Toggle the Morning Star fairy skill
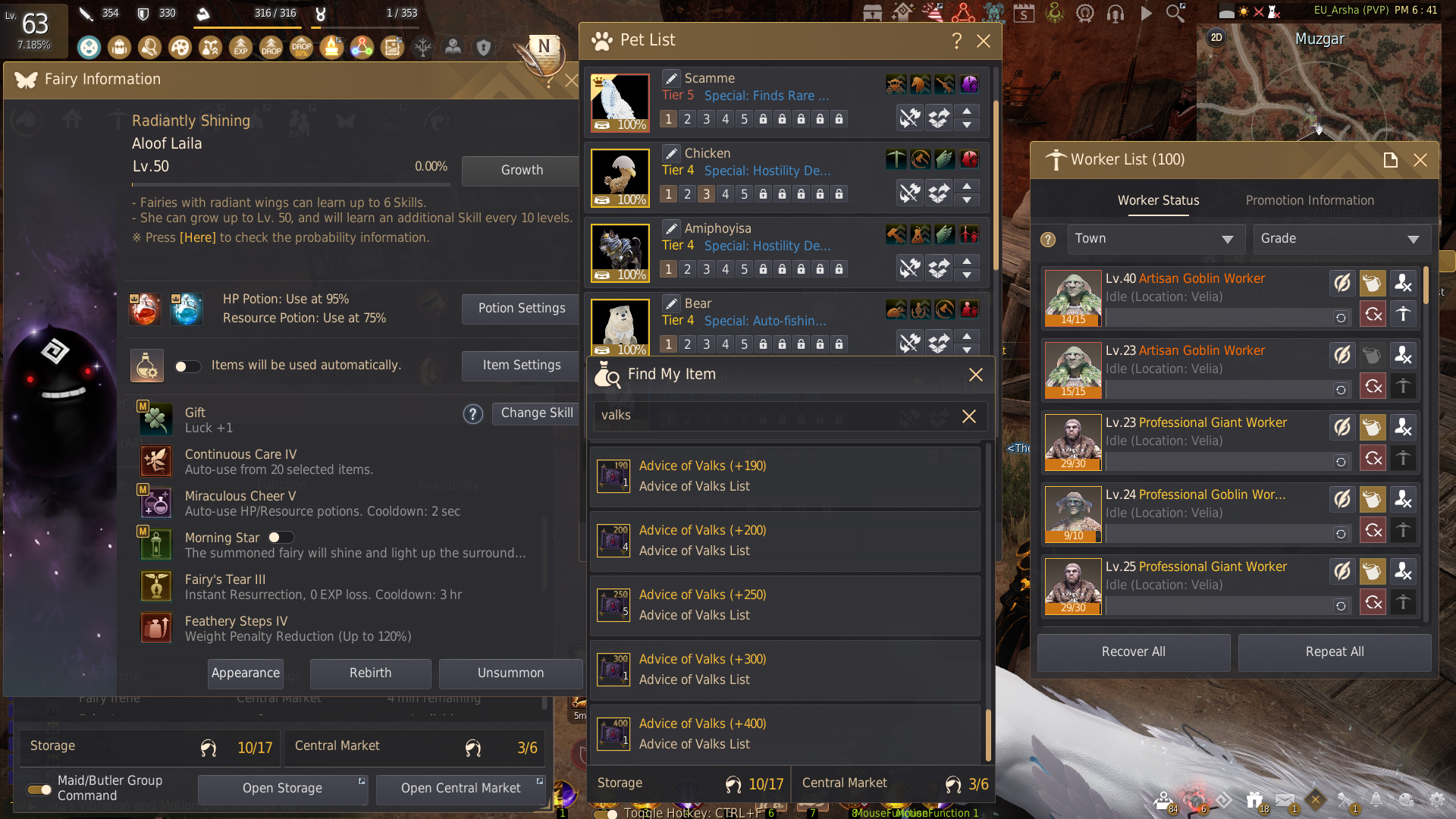Image resolution: width=1456 pixels, height=819 pixels. coord(280,537)
